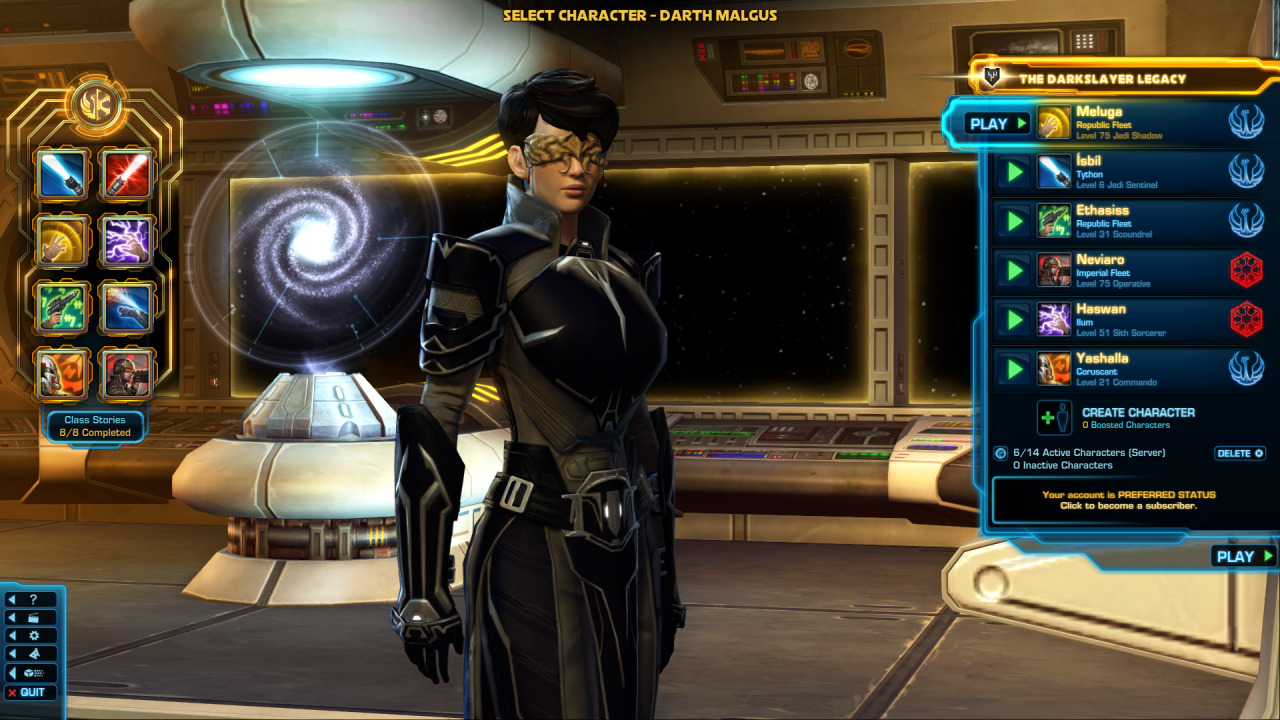Open the cinematics clapperboard menu

pos(32,617)
